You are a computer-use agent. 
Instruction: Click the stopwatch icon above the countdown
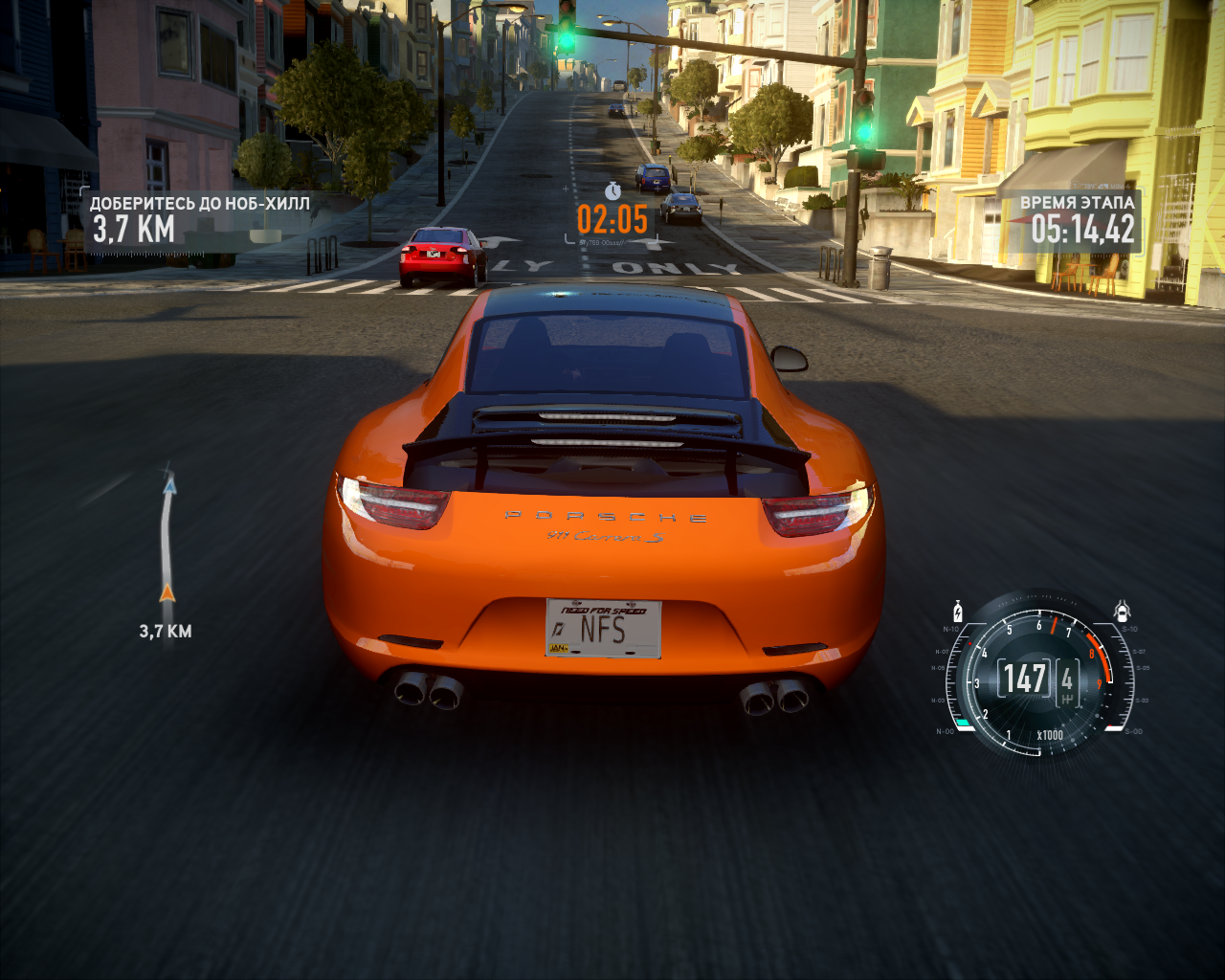(x=612, y=190)
